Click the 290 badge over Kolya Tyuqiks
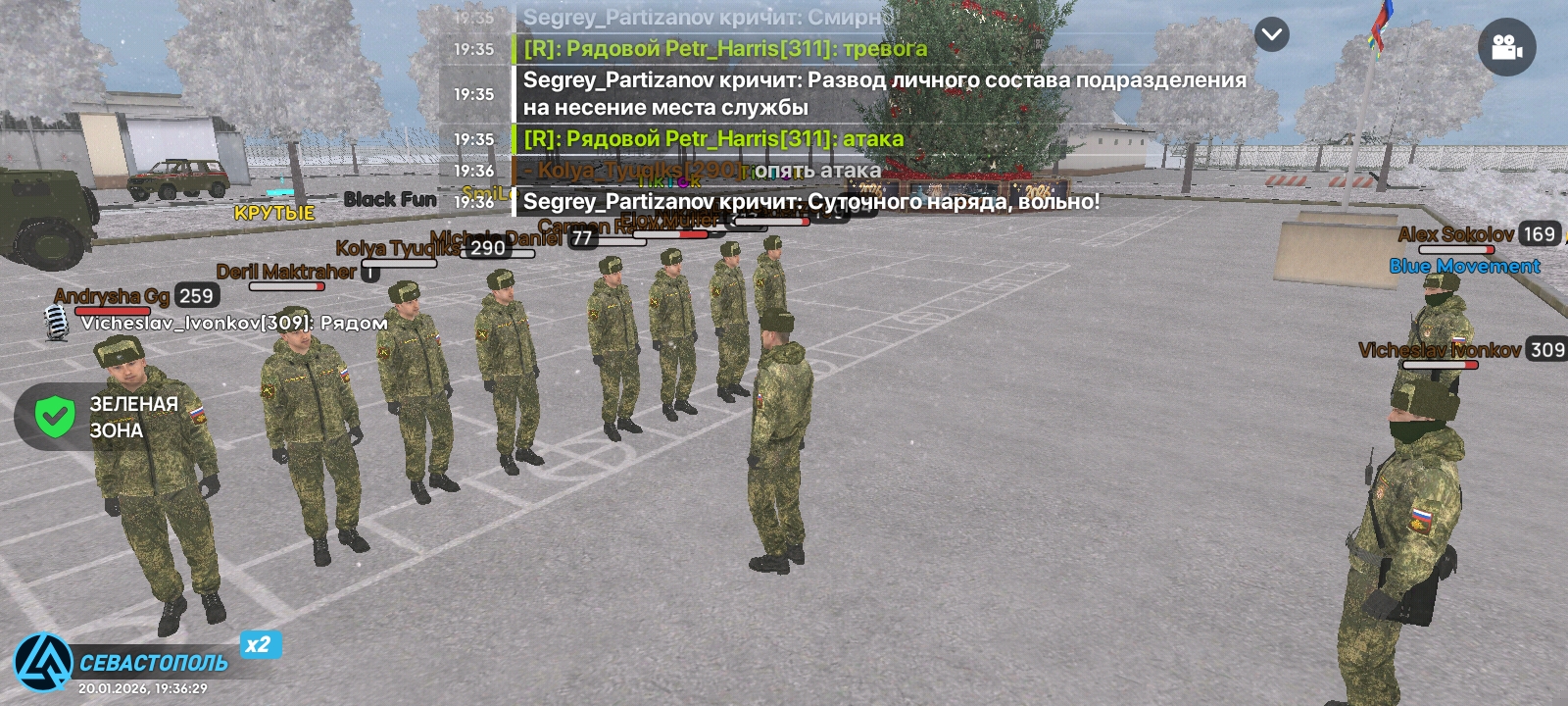 [487, 247]
